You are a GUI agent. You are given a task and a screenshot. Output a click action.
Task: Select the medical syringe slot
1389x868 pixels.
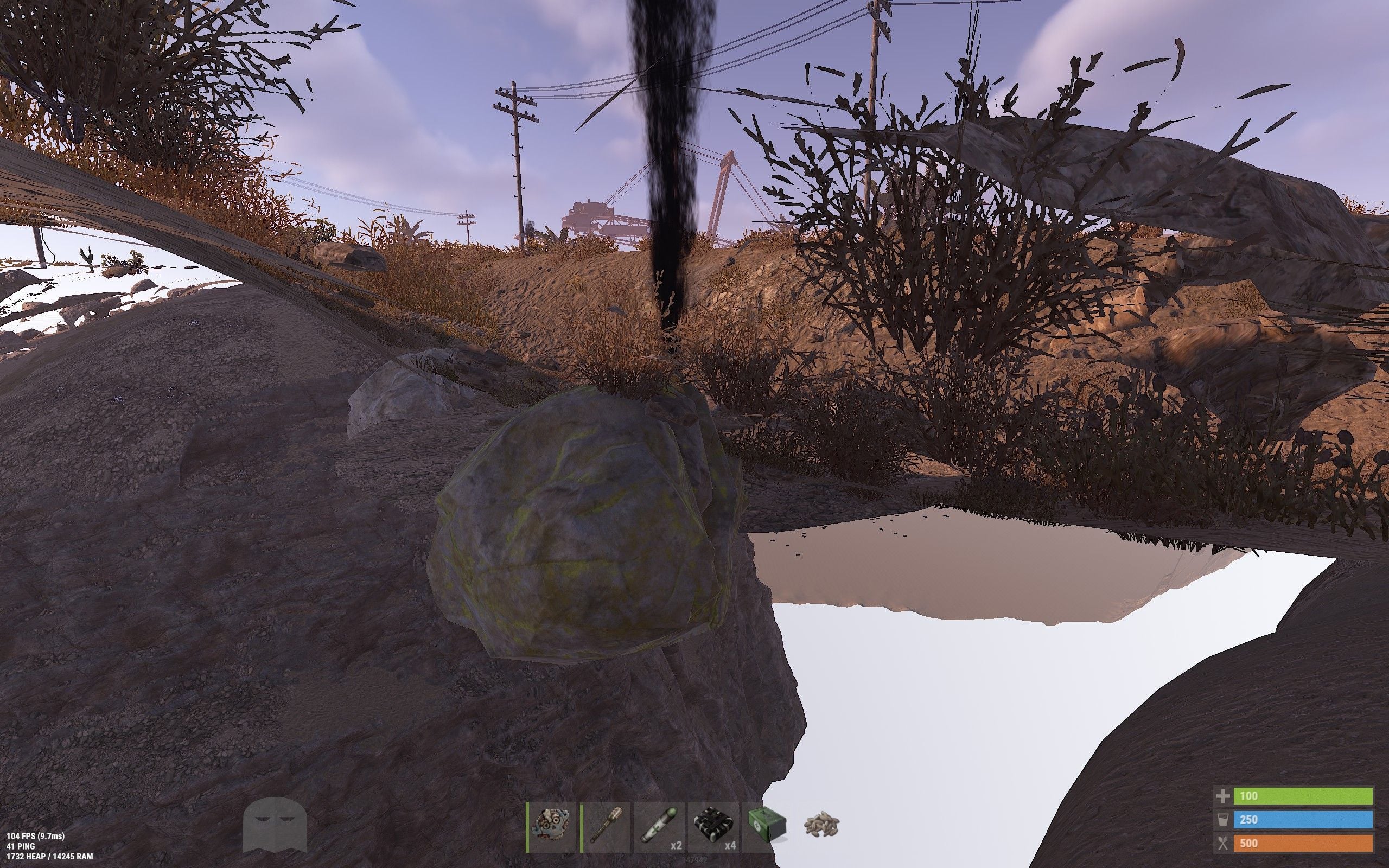pyautogui.click(x=659, y=827)
